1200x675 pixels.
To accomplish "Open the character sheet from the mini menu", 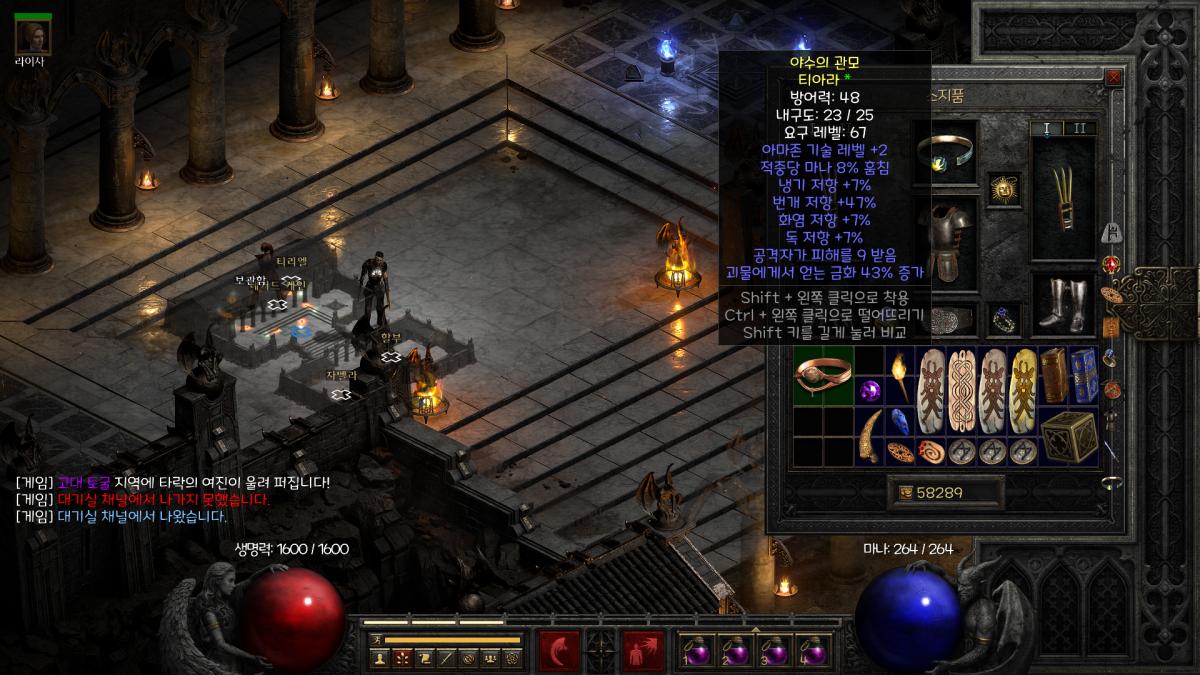I will point(380,658).
